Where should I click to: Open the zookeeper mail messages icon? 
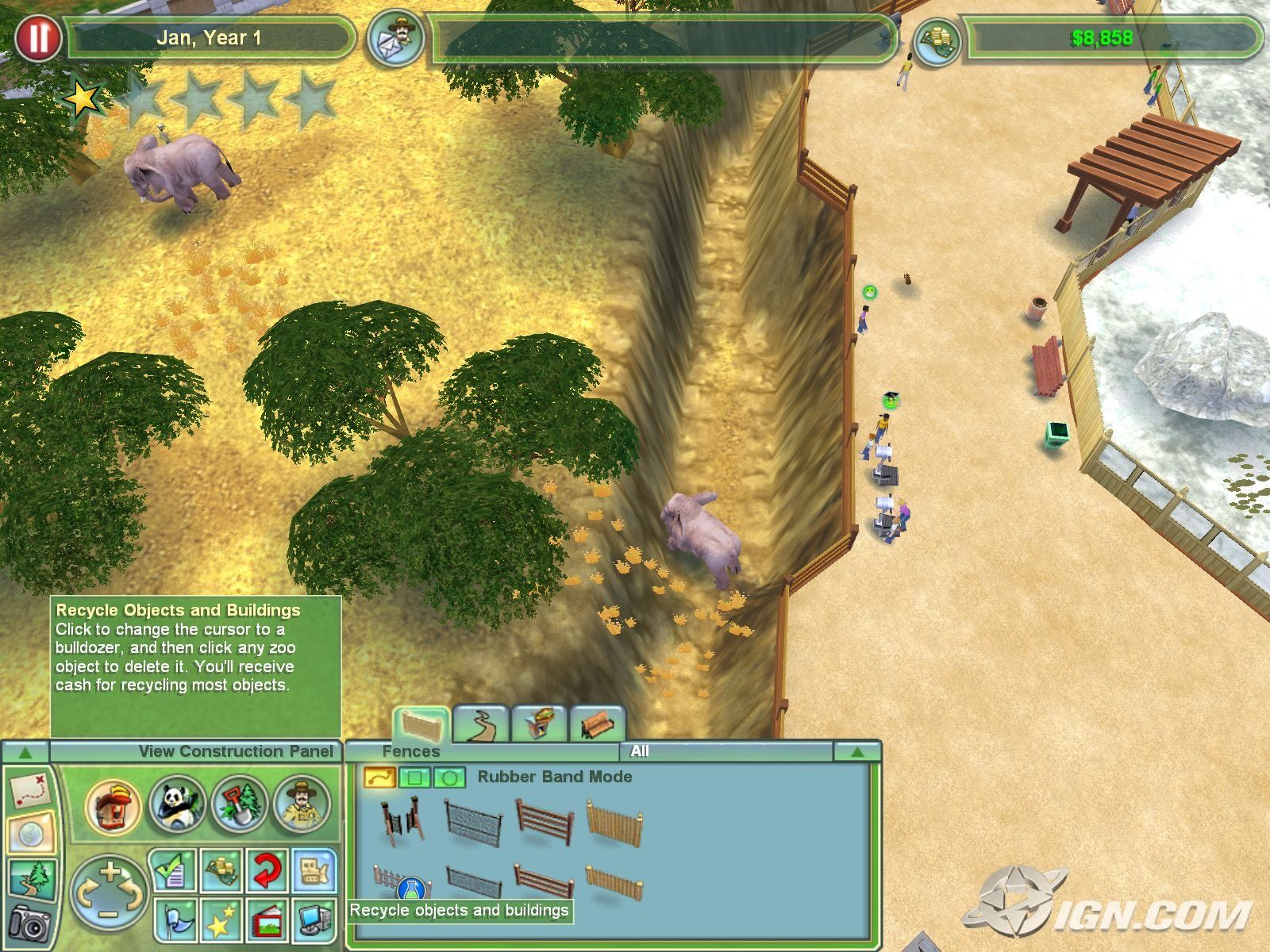(x=394, y=37)
